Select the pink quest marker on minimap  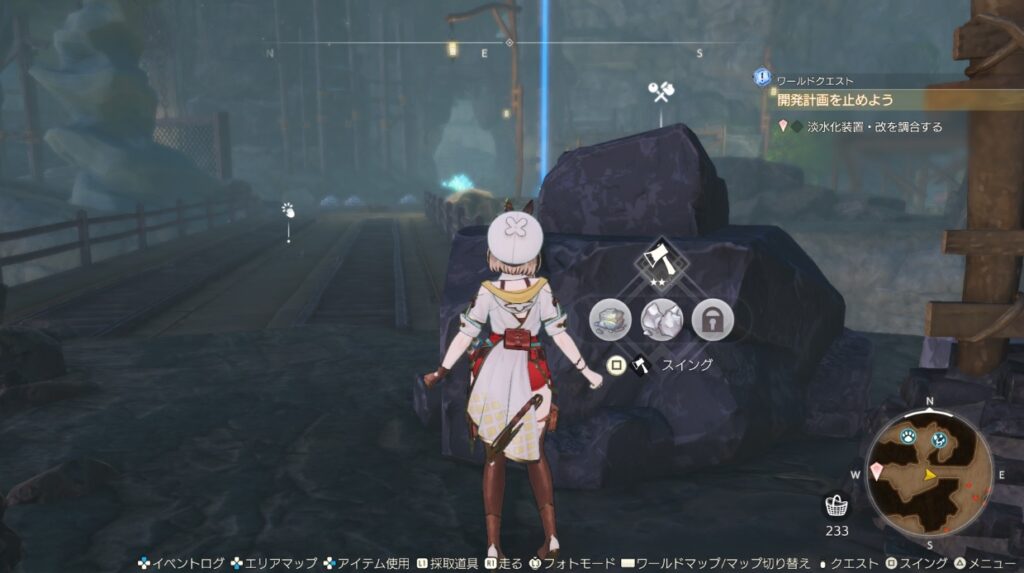877,469
